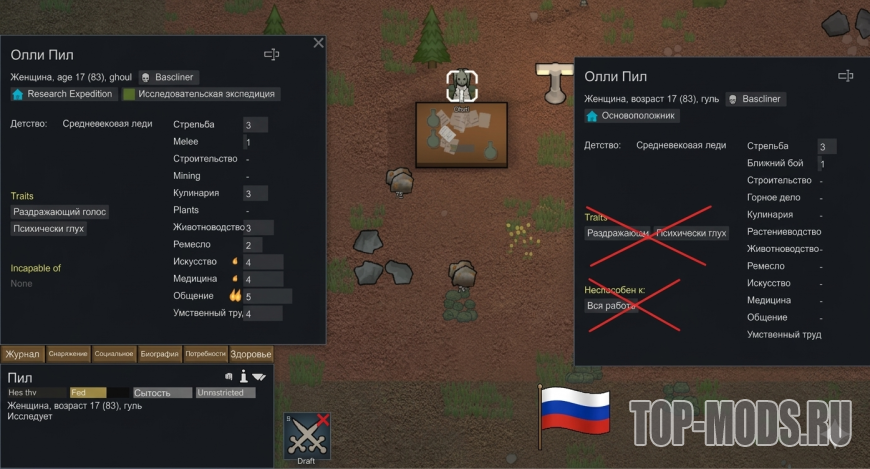Select the Исследовательская экспедиция ideology tag
The image size is (870, 469).
click(x=200, y=94)
